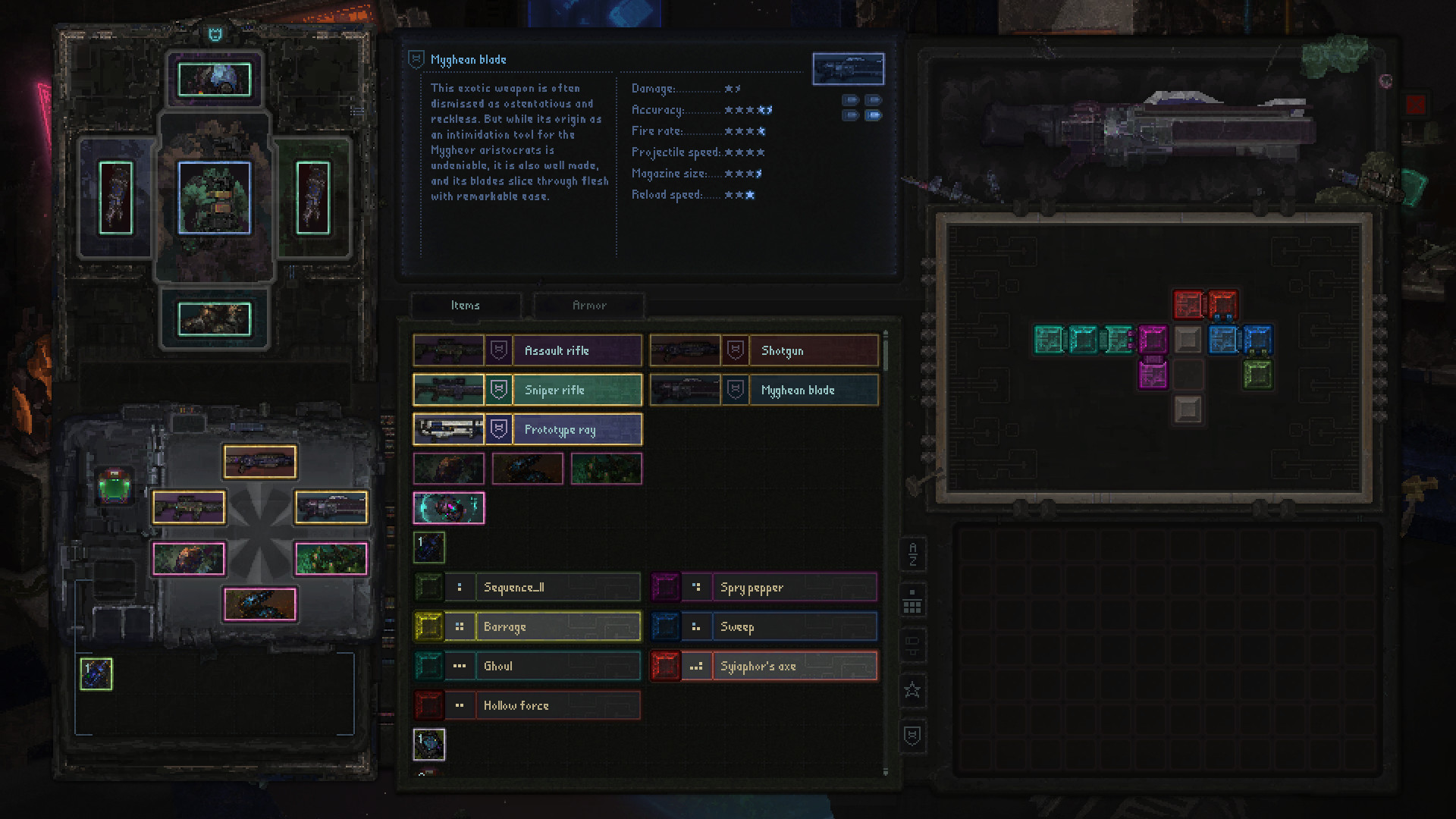Screen dimensions: 1456x819
Task: Toggle the upper-left module chip beside the weapon stats
Action: 849,99
